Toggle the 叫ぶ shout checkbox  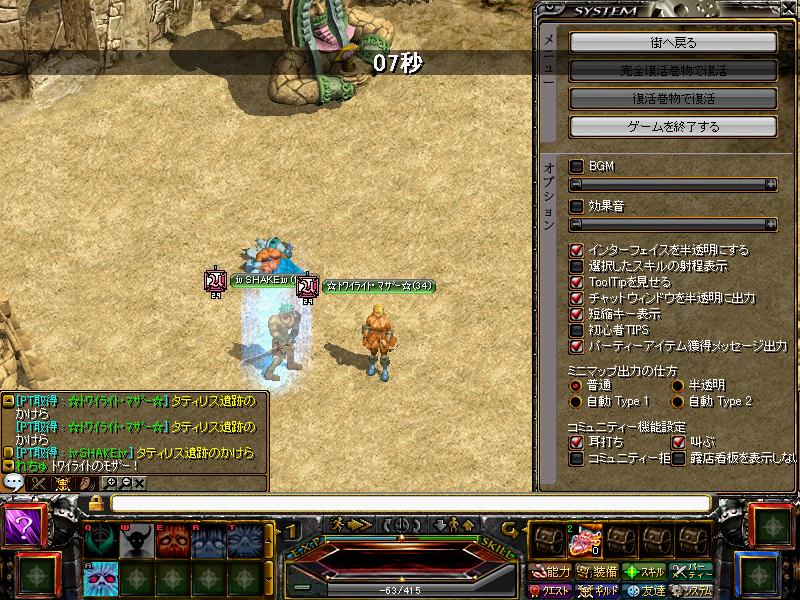pyautogui.click(x=678, y=441)
